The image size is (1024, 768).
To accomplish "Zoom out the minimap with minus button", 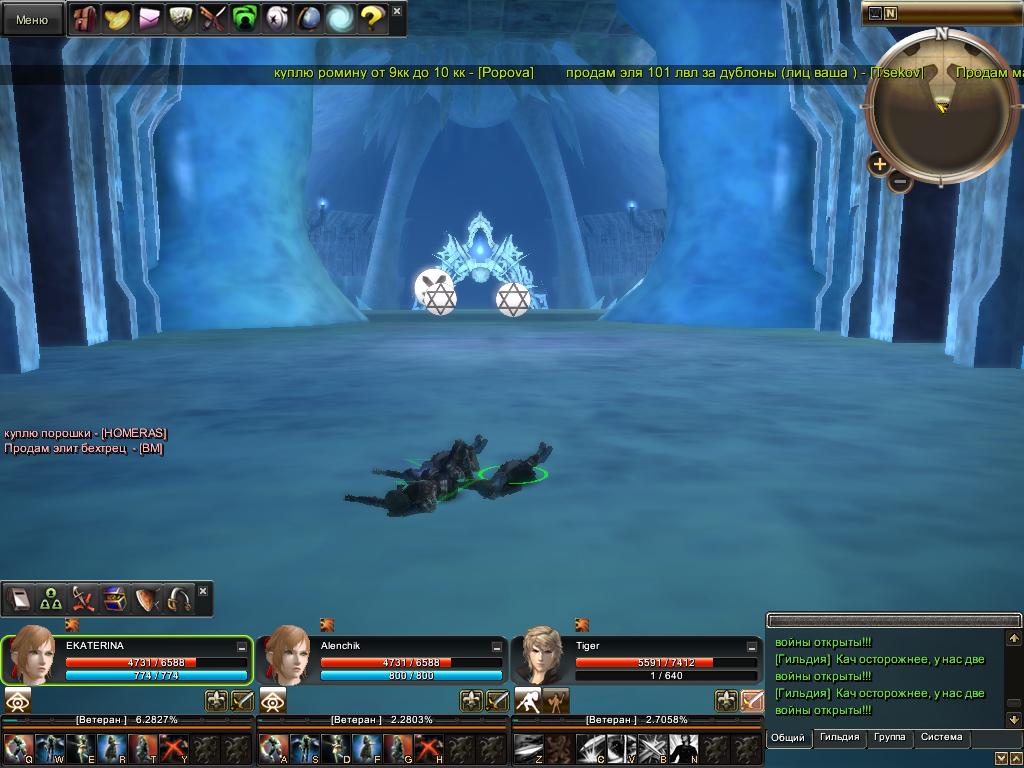I will point(900,182).
